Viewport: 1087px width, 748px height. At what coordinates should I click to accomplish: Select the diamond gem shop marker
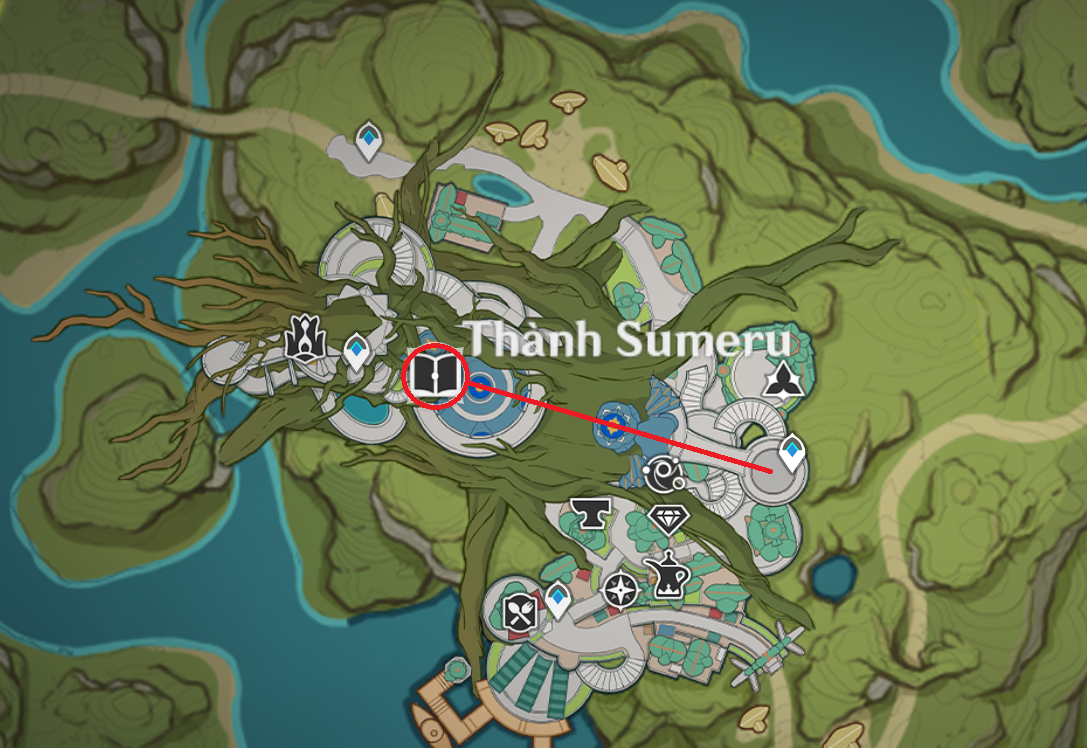[668, 519]
